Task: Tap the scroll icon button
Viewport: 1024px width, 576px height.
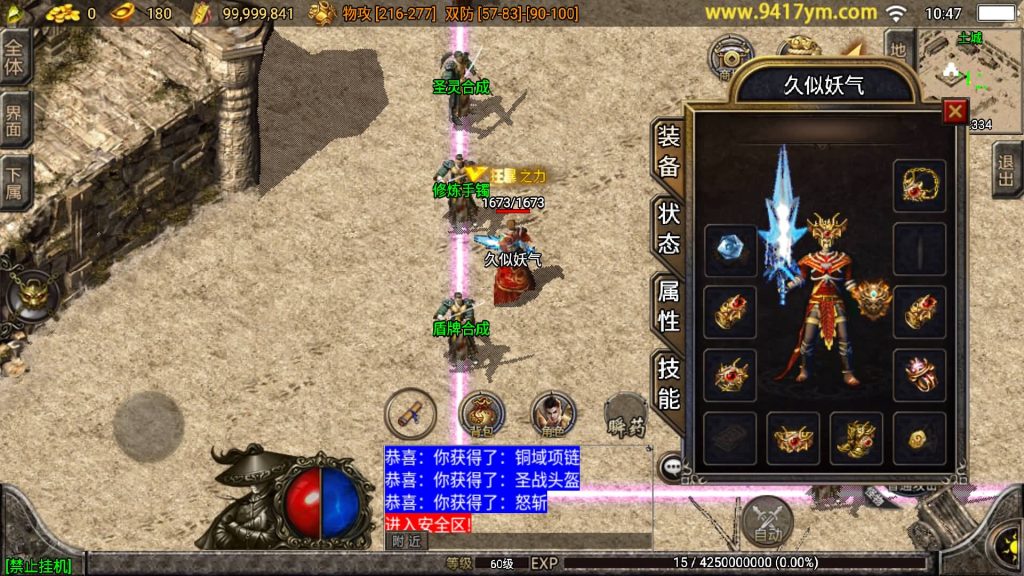Action: coord(411,412)
